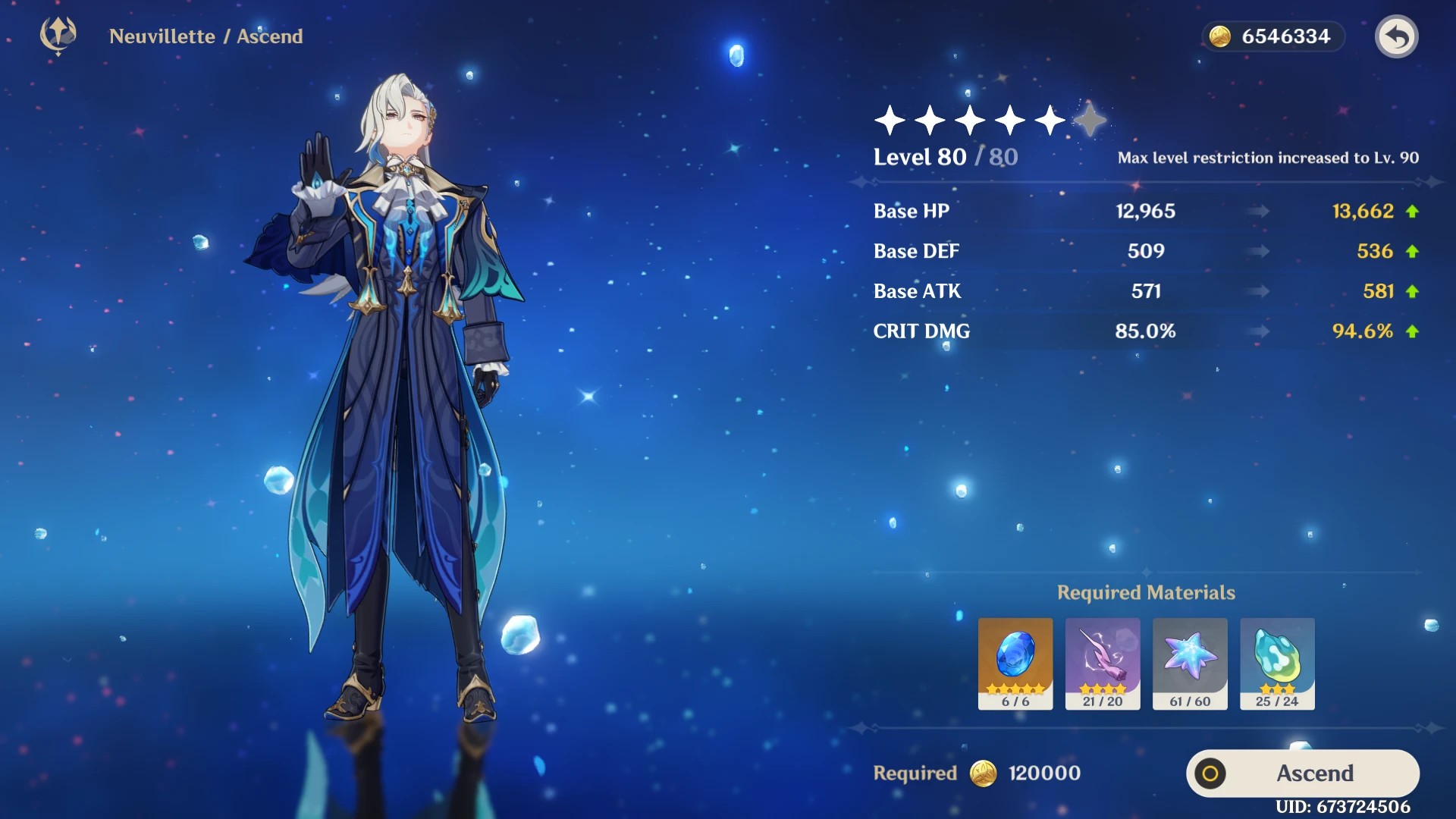
Task: Click the Base HP stat row
Action: click(x=912, y=212)
